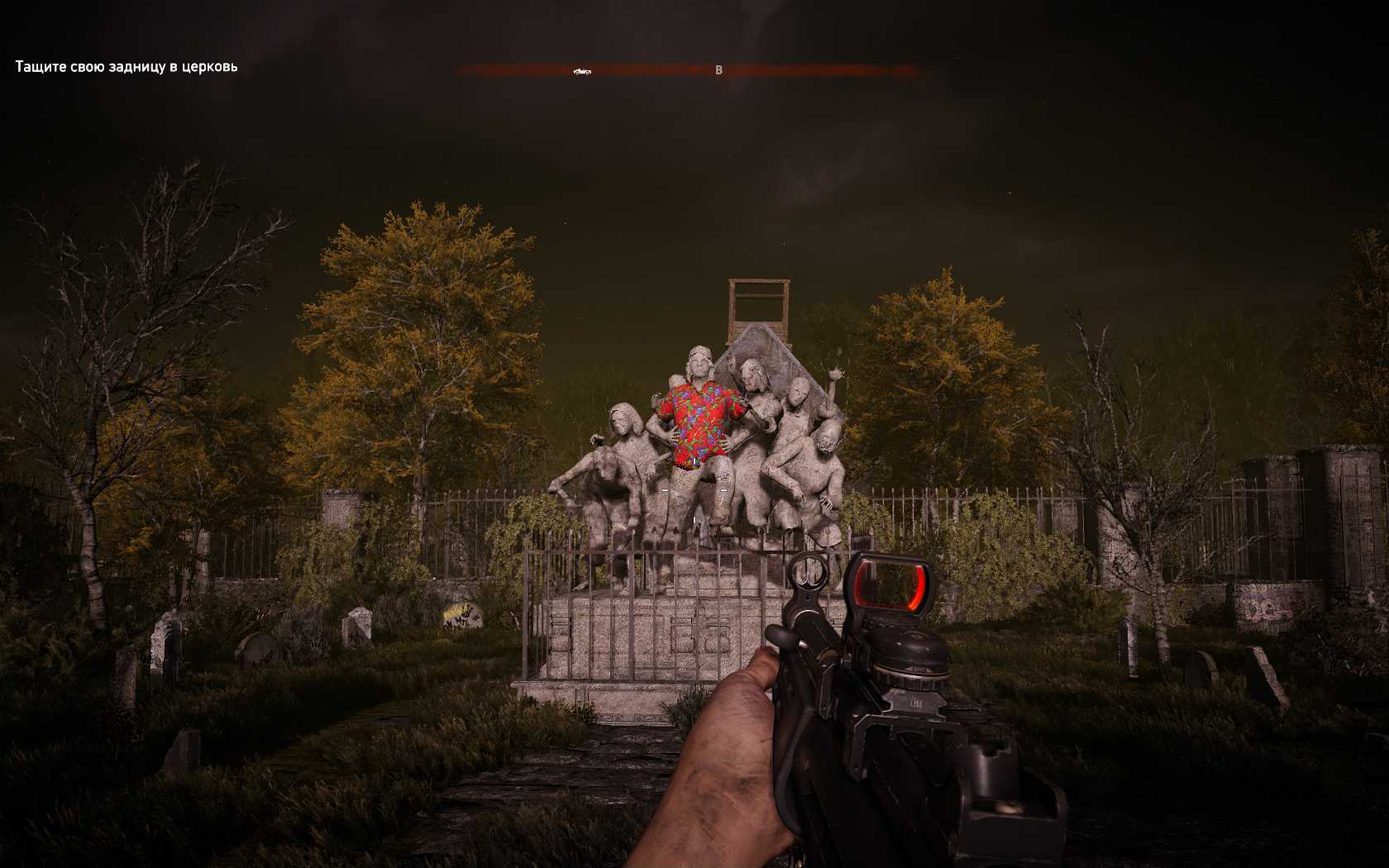Image resolution: width=1389 pixels, height=868 pixels.
Task: Click the church objective text tracker
Action: [126, 67]
